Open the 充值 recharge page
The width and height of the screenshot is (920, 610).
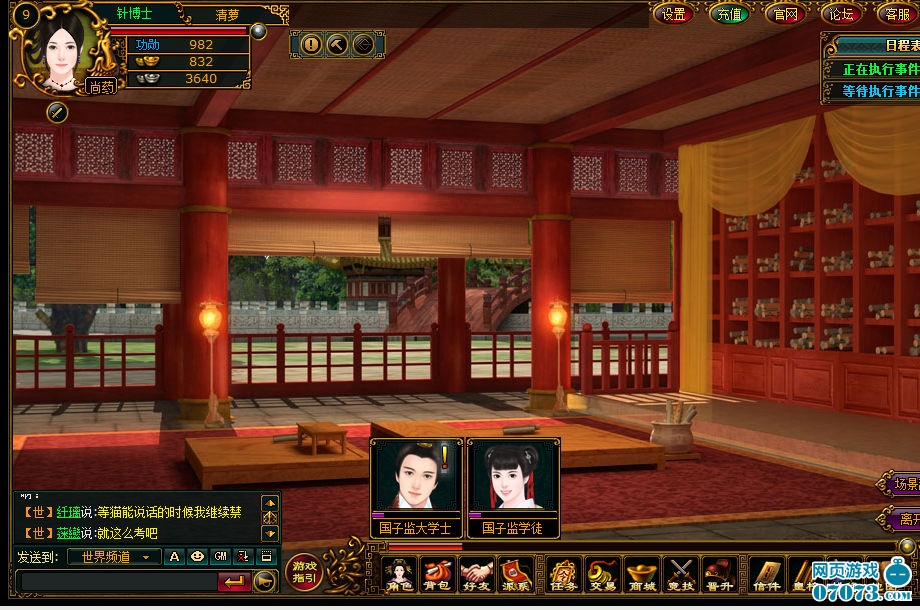click(x=729, y=13)
